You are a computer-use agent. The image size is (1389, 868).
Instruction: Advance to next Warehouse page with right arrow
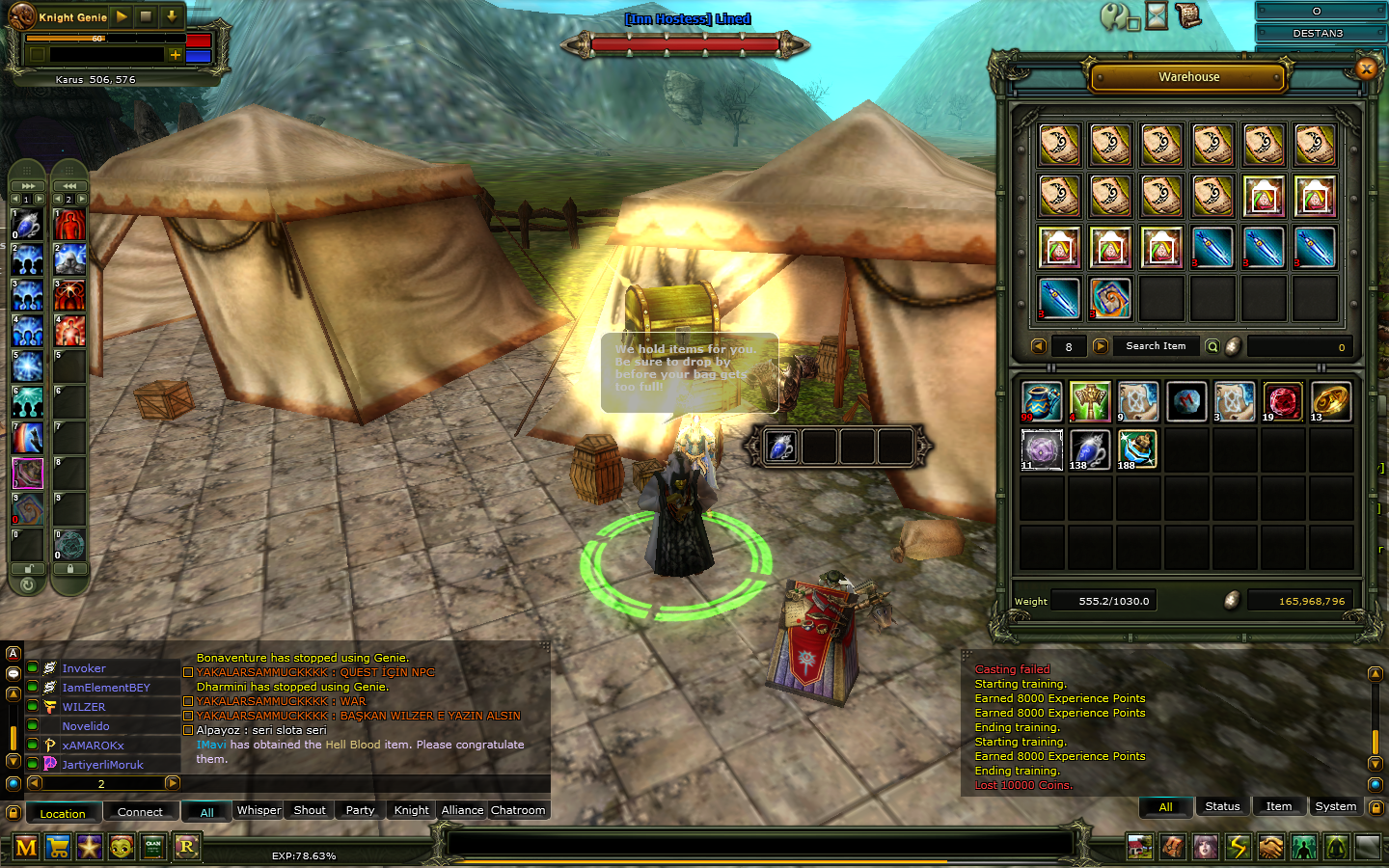click(x=1101, y=345)
